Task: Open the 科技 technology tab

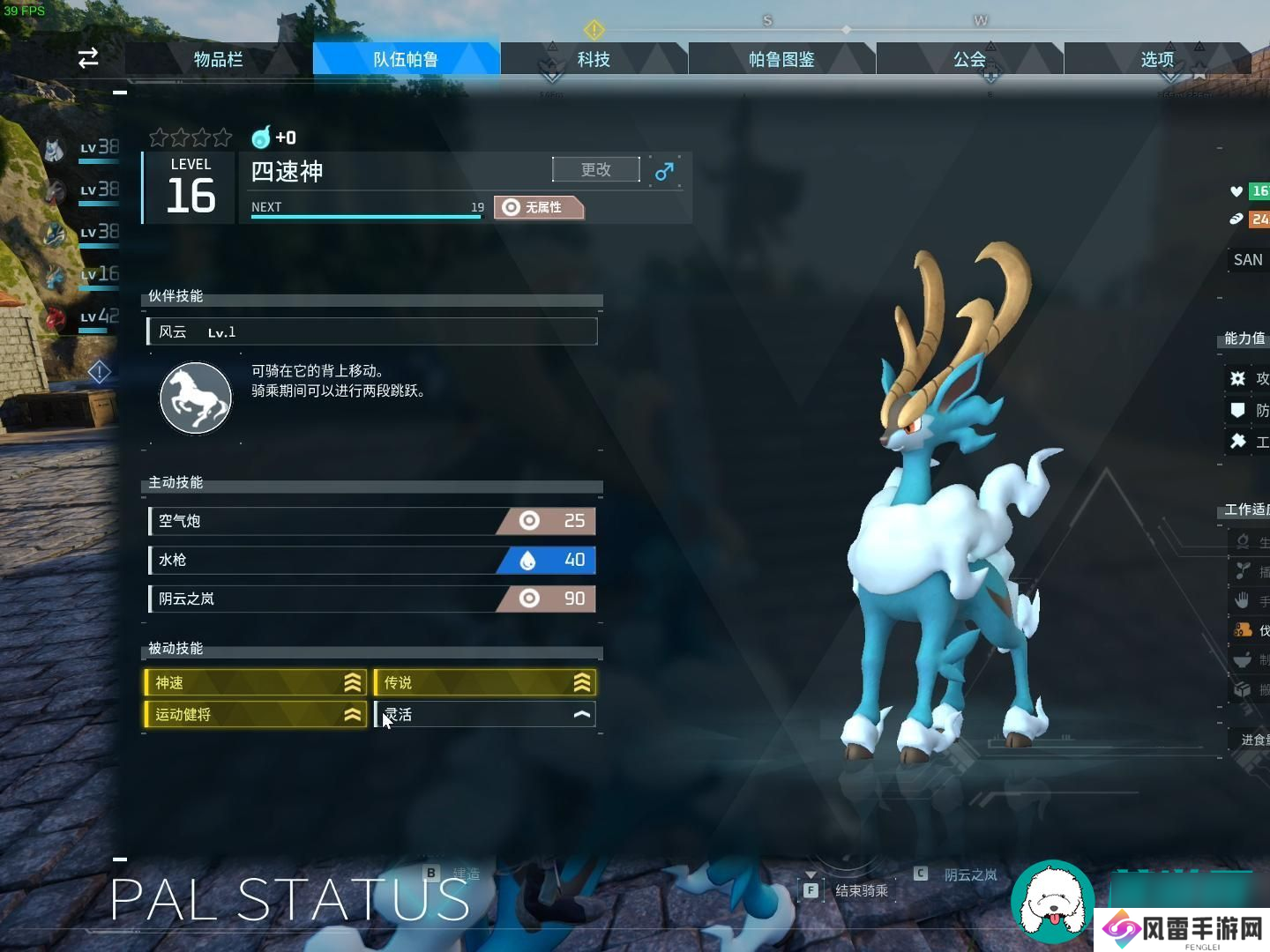Action: pyautogui.click(x=594, y=59)
